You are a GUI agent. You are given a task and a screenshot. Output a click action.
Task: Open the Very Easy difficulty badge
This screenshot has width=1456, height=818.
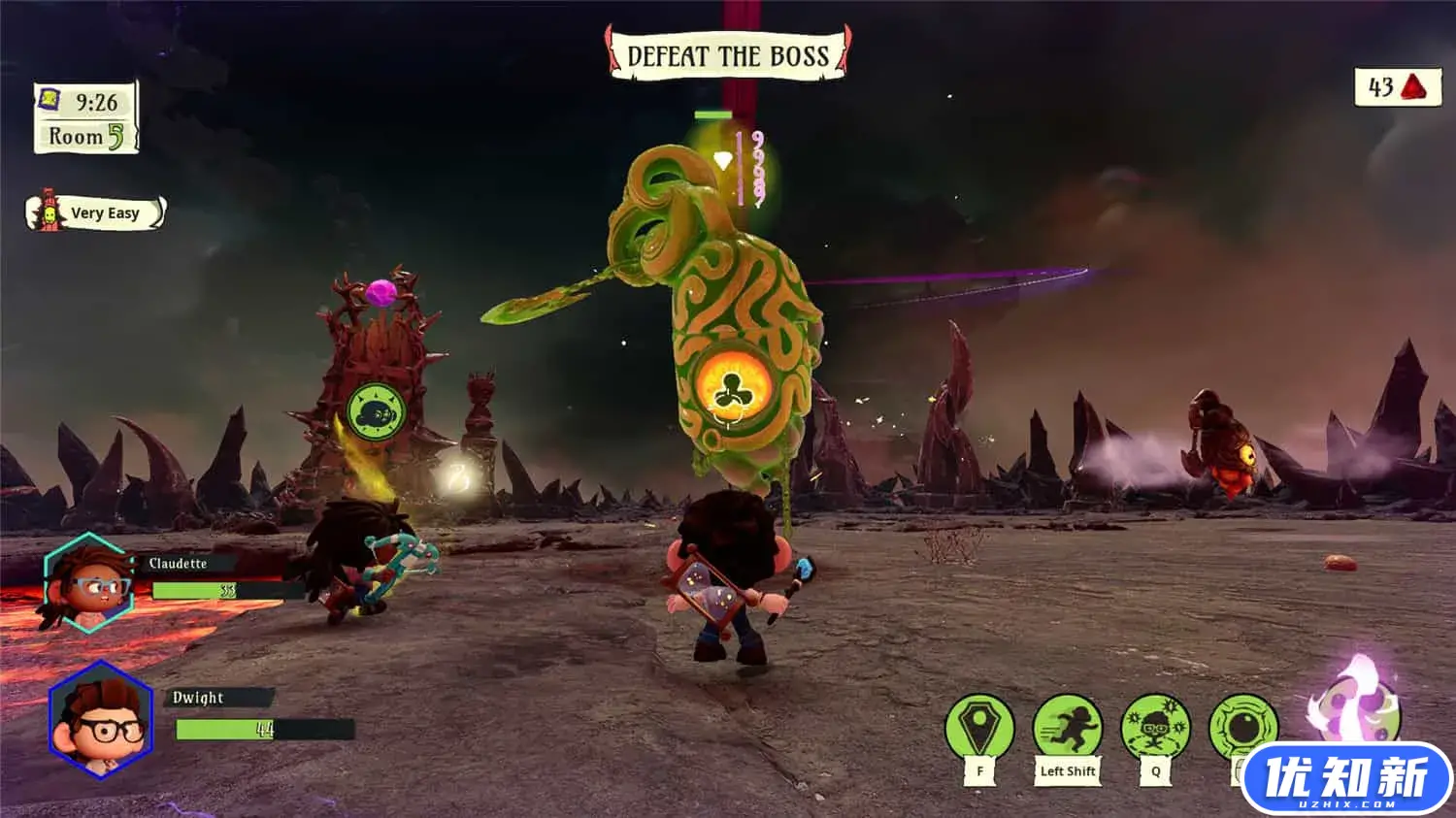(x=95, y=213)
